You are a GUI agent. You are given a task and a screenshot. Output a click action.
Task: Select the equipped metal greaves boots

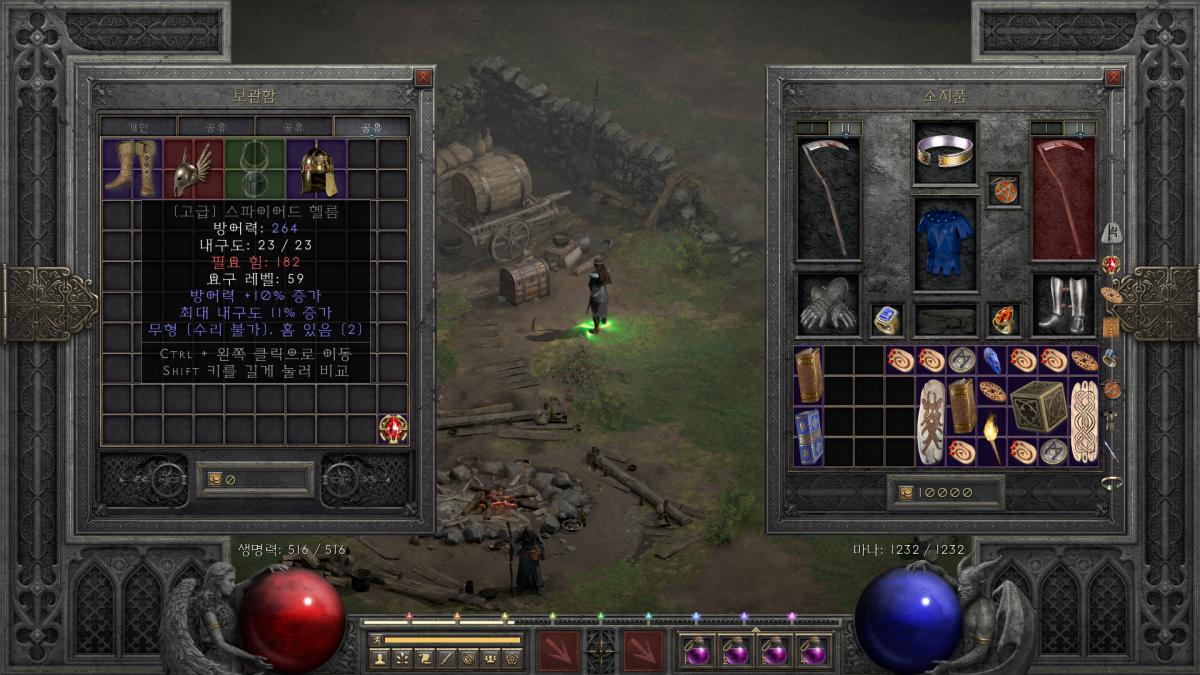click(1063, 305)
